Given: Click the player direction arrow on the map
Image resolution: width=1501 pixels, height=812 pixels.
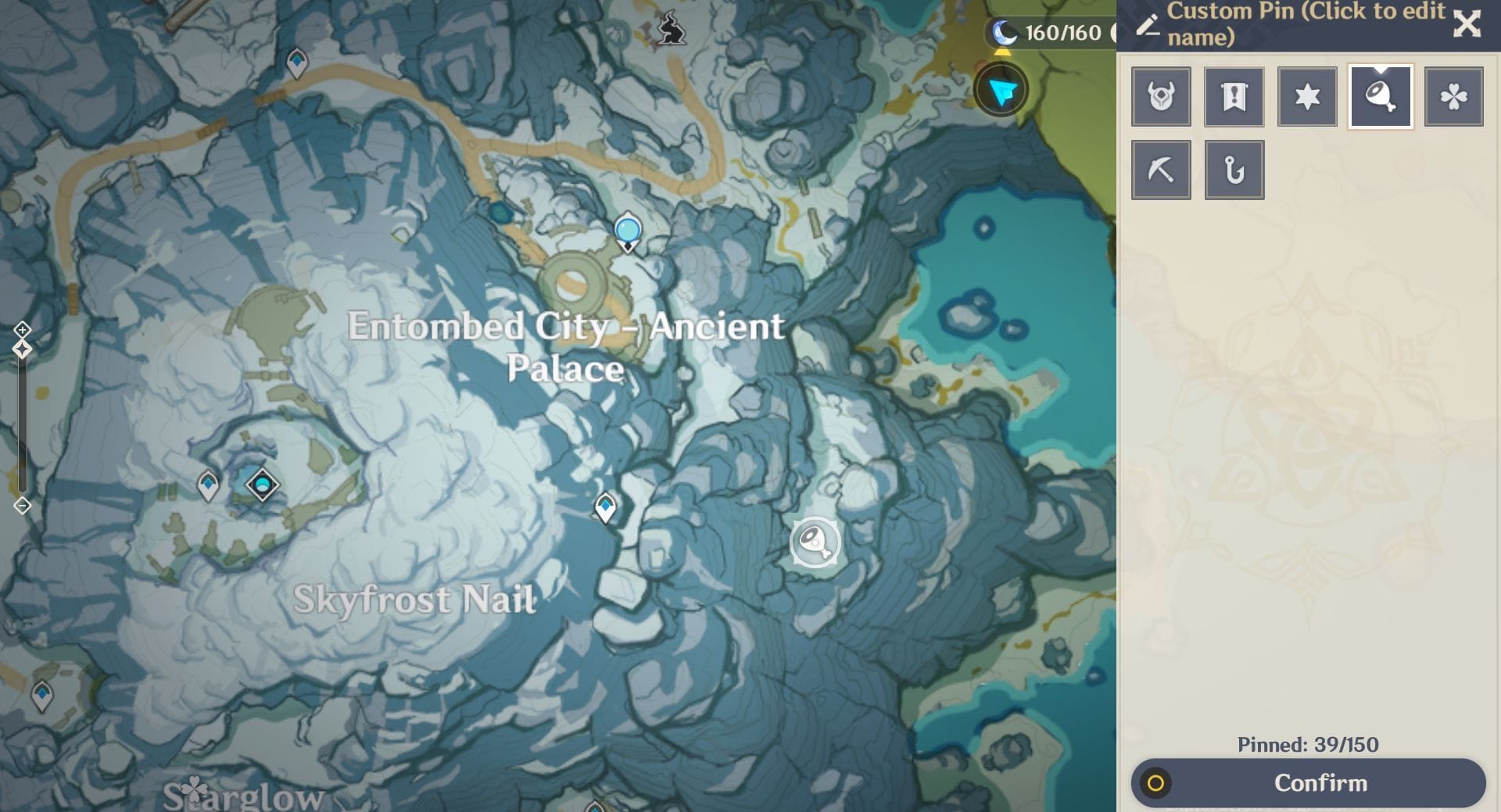Looking at the screenshot, I should pos(1003,89).
